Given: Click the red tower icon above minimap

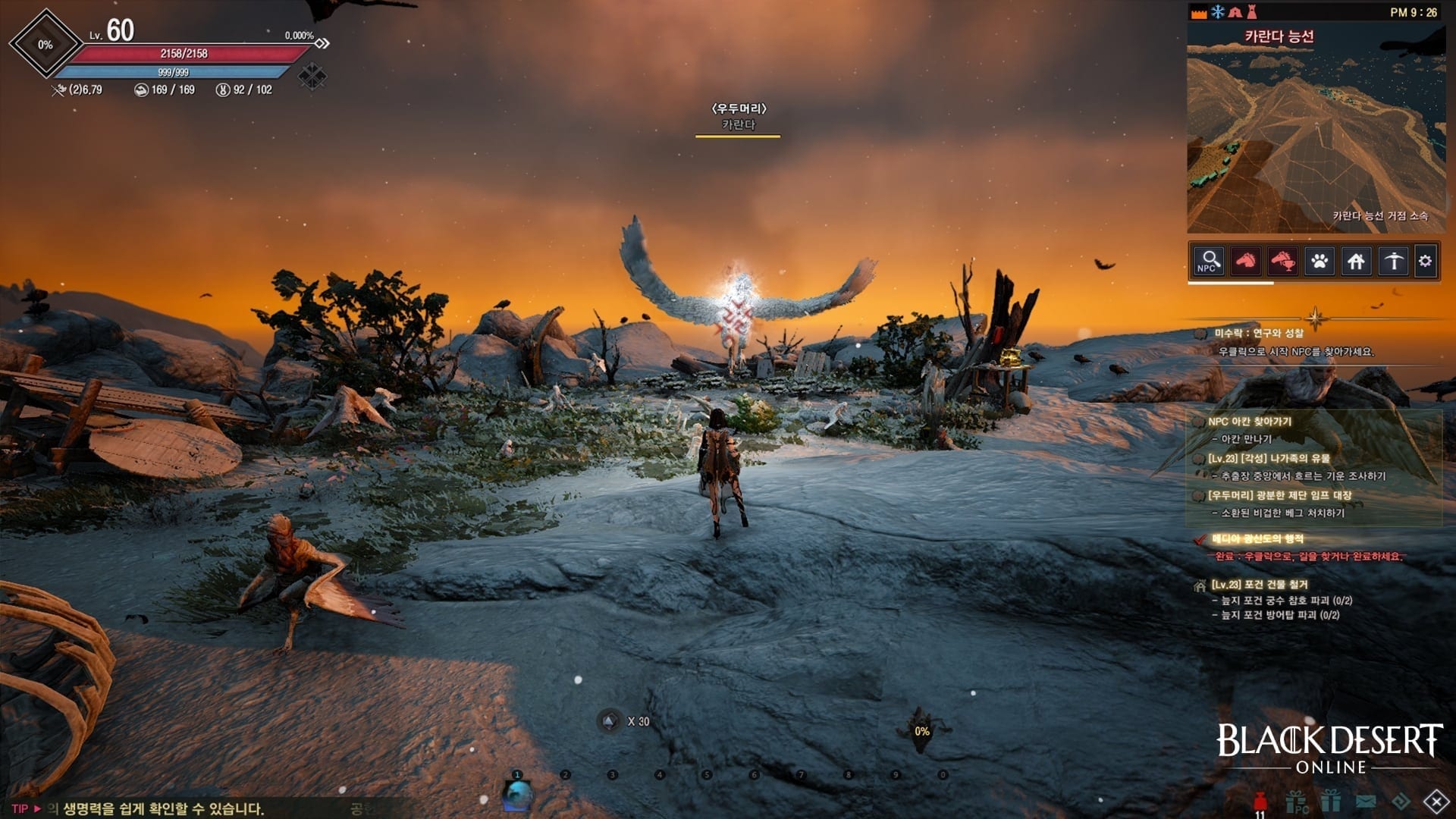Looking at the screenshot, I should pos(1252,12).
